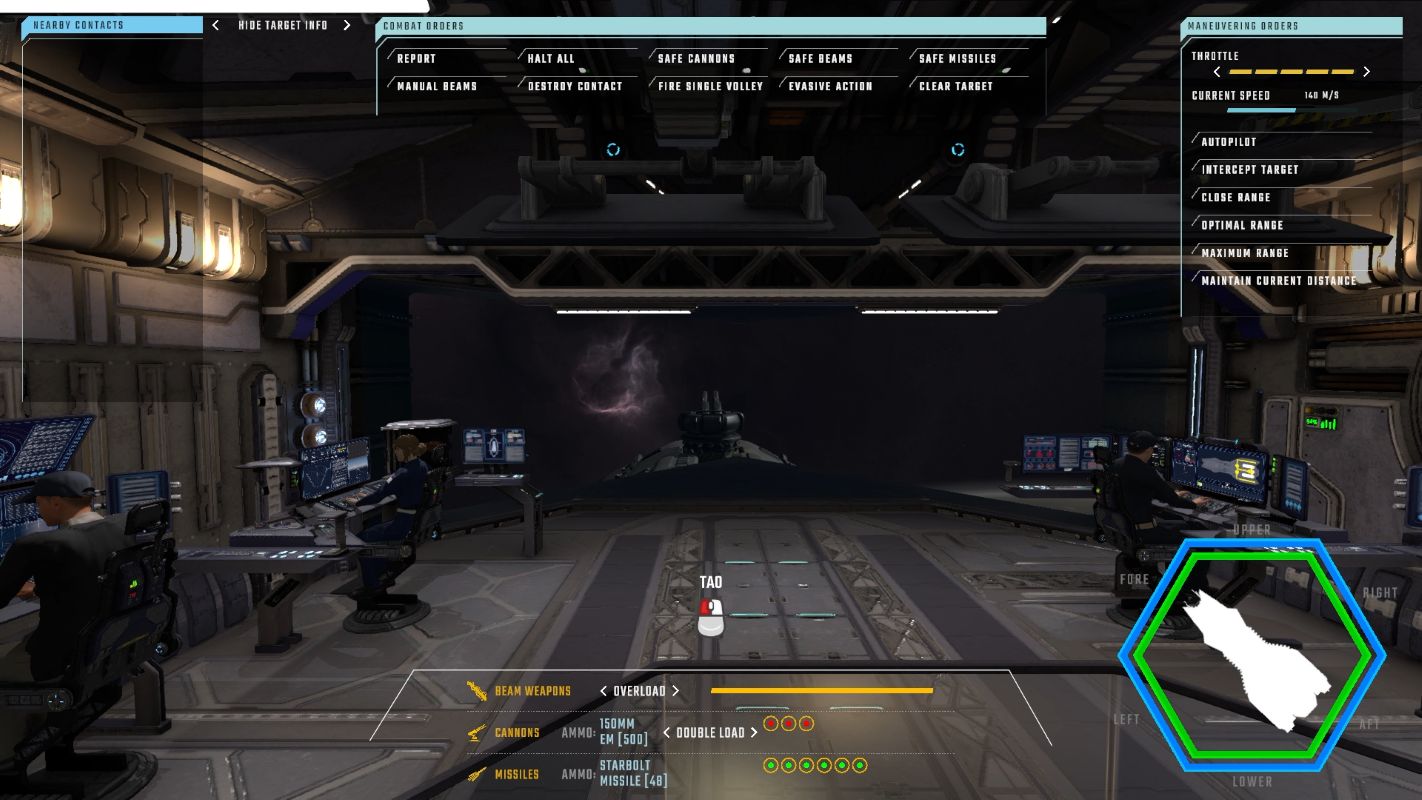Activate Evasive Action order
Screen dimensions: 1422x800
pyautogui.click(x=830, y=87)
